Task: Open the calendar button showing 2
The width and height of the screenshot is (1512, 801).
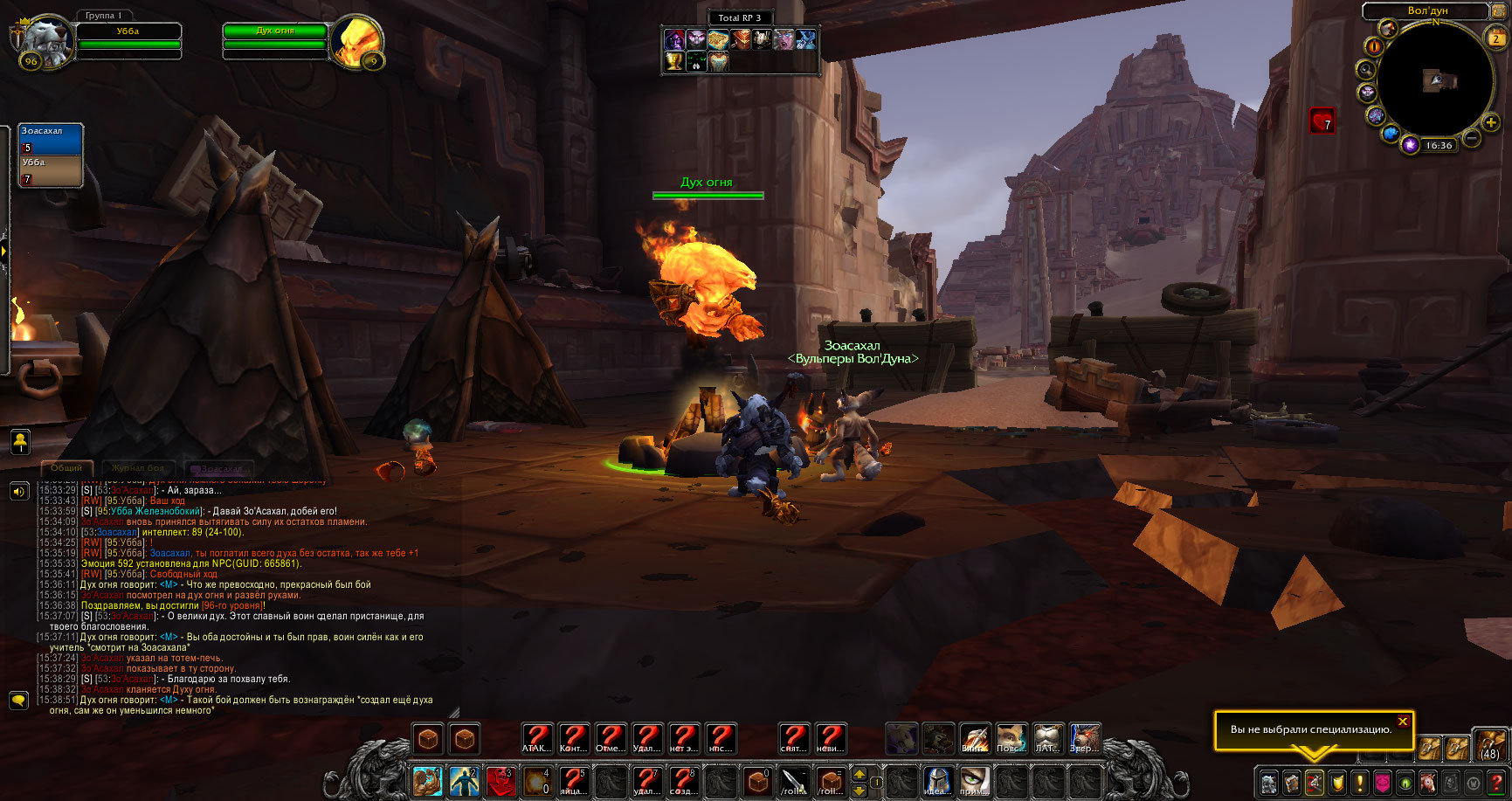Action: coord(1496,38)
